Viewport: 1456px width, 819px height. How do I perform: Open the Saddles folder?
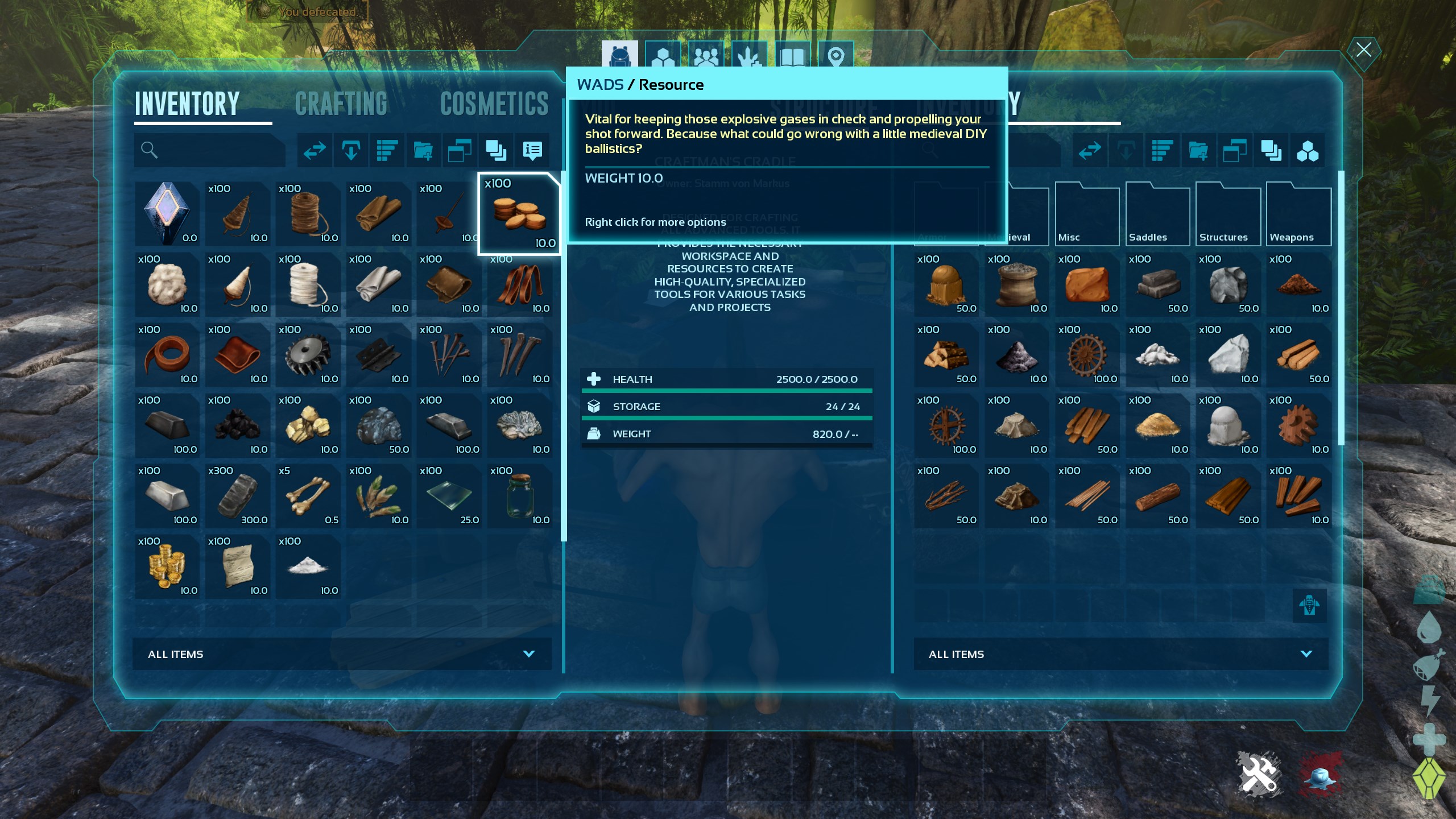coord(1157,213)
